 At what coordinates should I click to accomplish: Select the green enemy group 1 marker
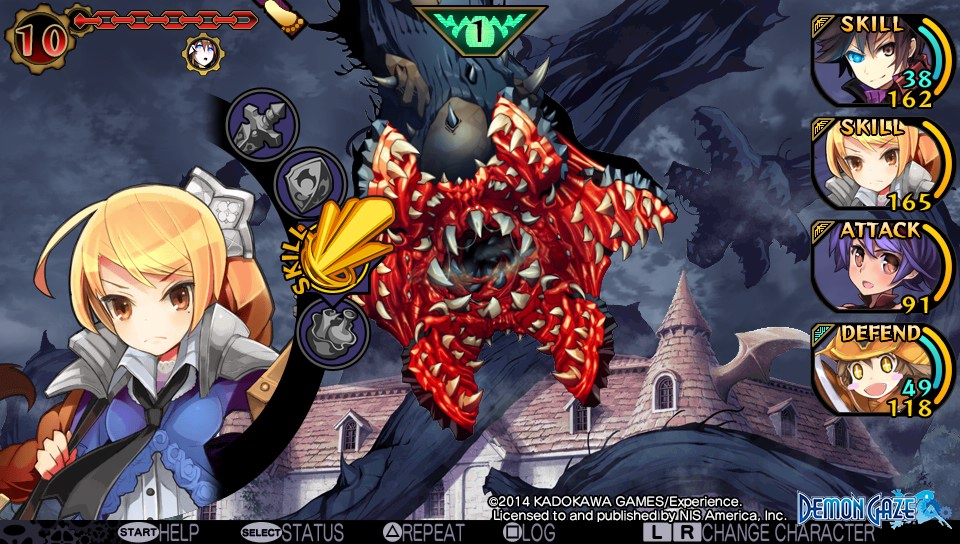[x=479, y=30]
